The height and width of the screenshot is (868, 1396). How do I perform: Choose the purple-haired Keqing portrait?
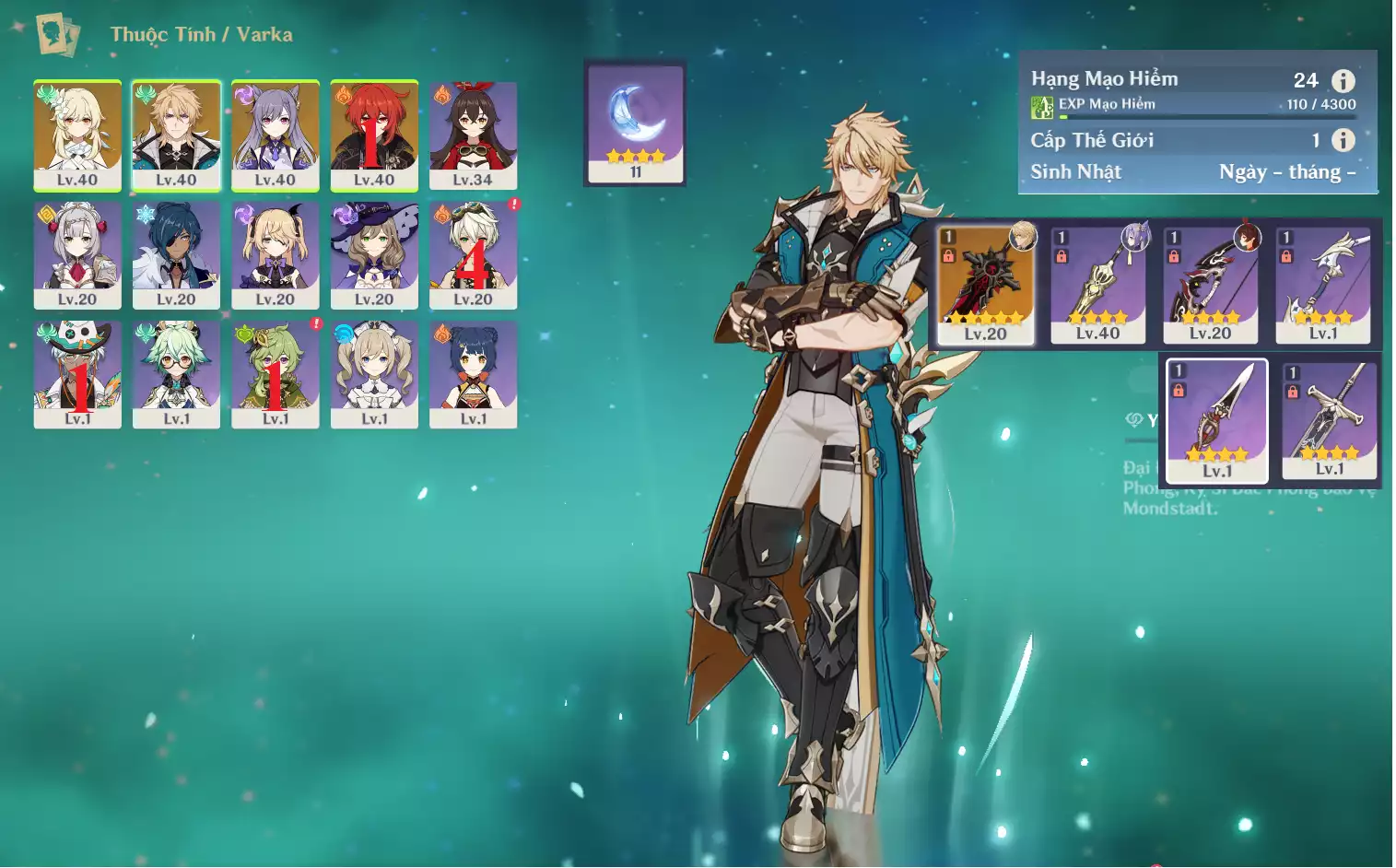[275, 135]
